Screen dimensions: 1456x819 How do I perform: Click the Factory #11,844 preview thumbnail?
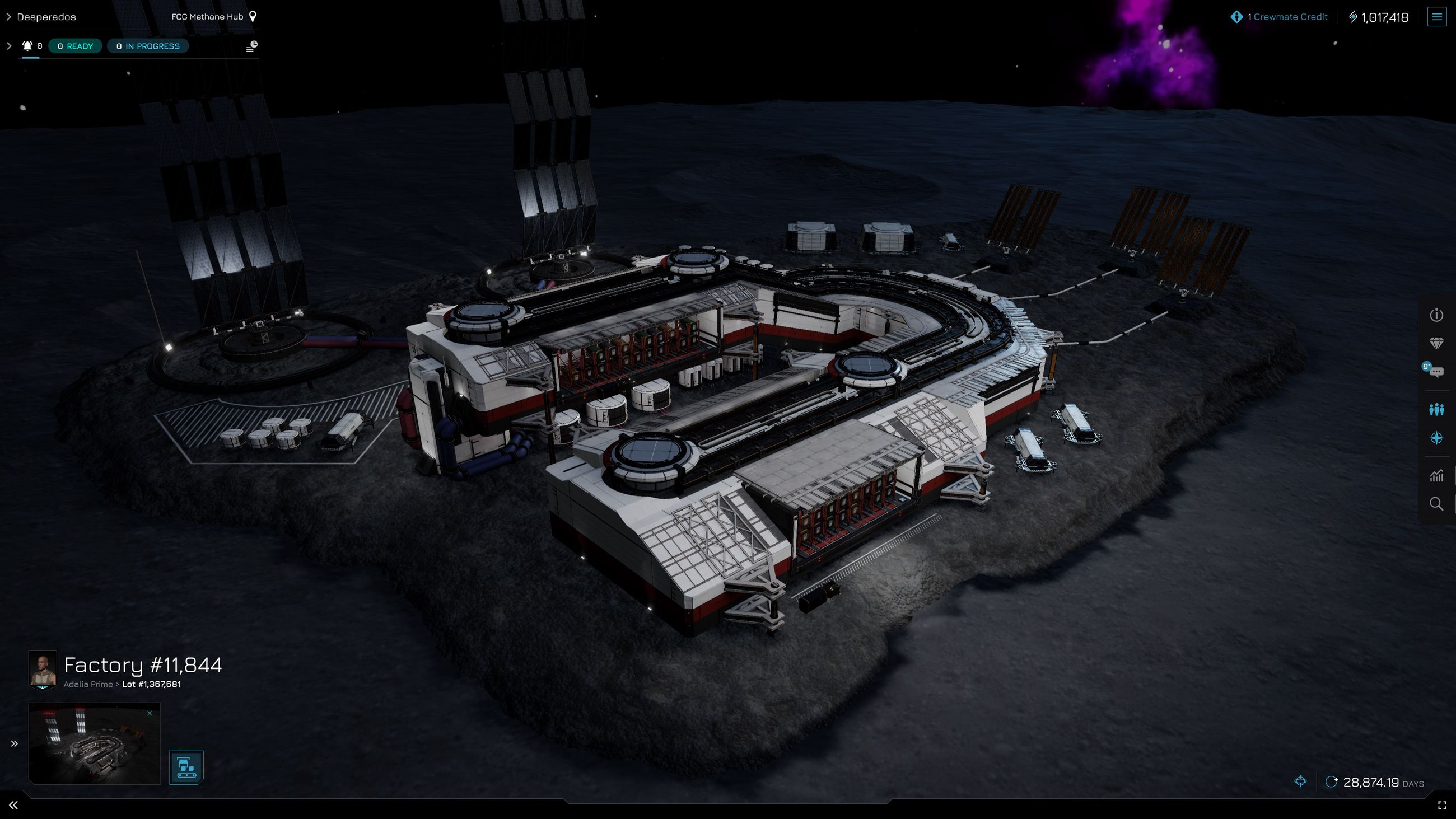click(94, 742)
